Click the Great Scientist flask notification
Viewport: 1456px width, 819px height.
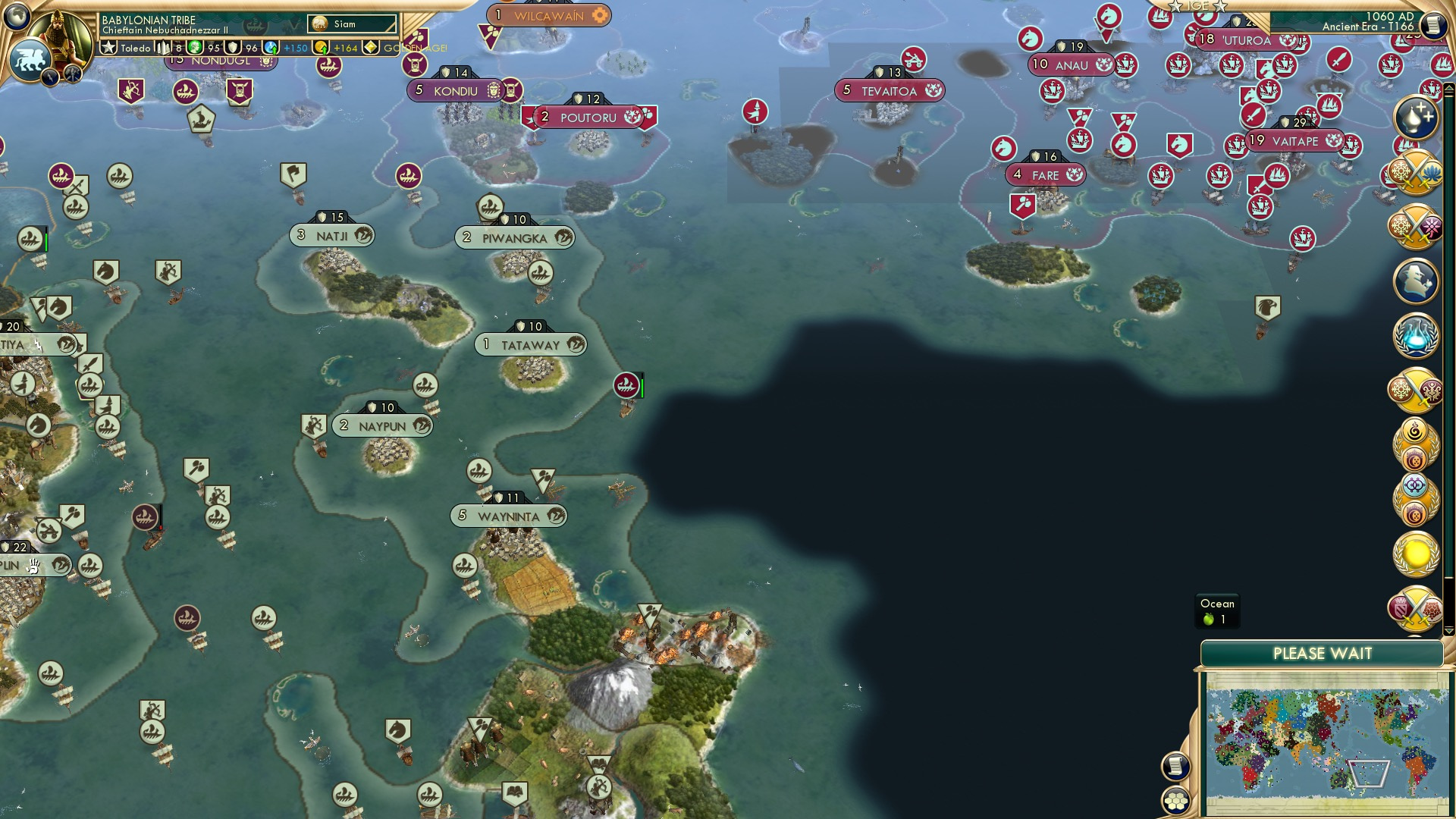click(1415, 334)
